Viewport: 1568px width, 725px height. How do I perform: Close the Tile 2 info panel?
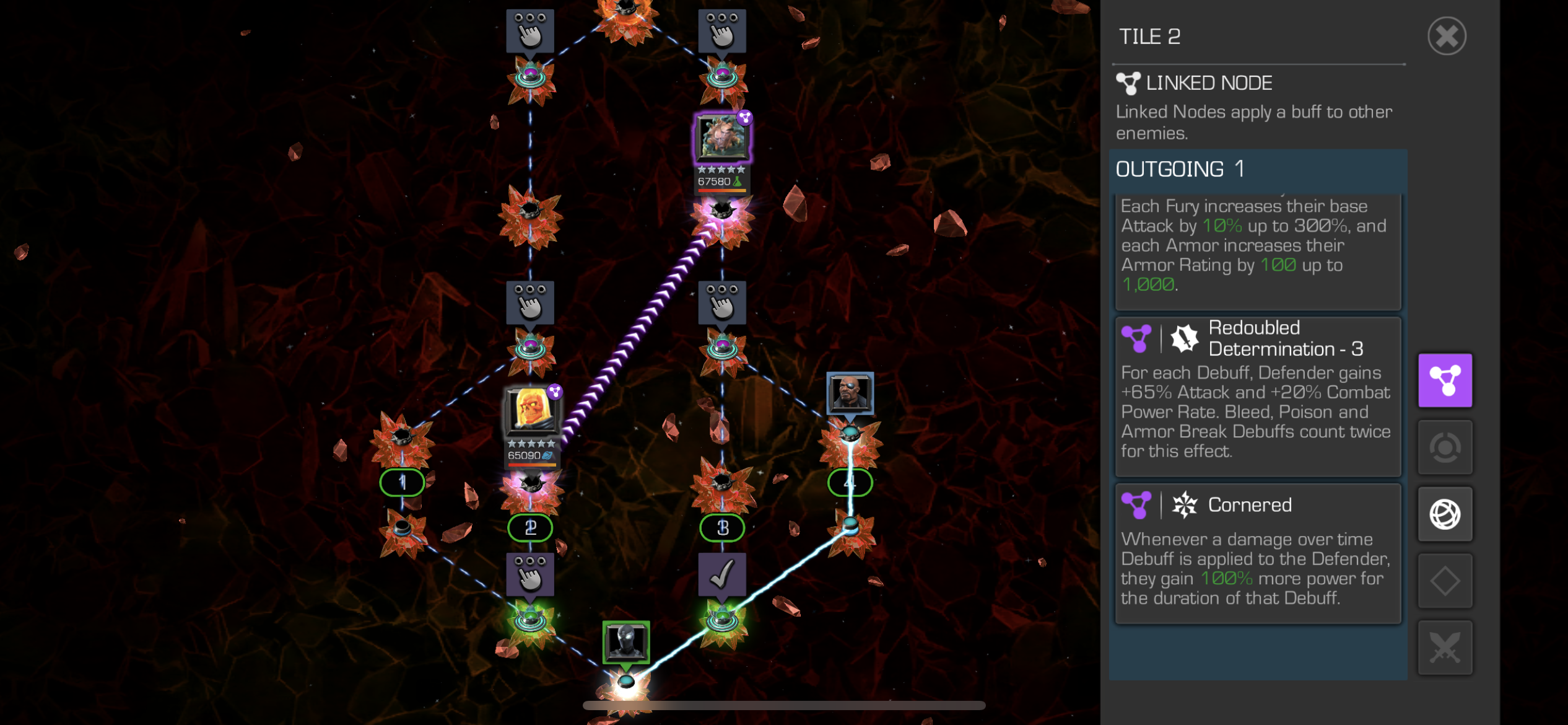1447,36
